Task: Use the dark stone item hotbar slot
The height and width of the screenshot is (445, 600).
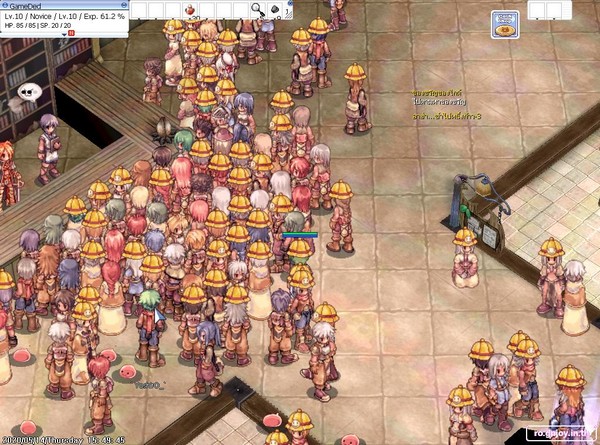Action: [x=274, y=10]
